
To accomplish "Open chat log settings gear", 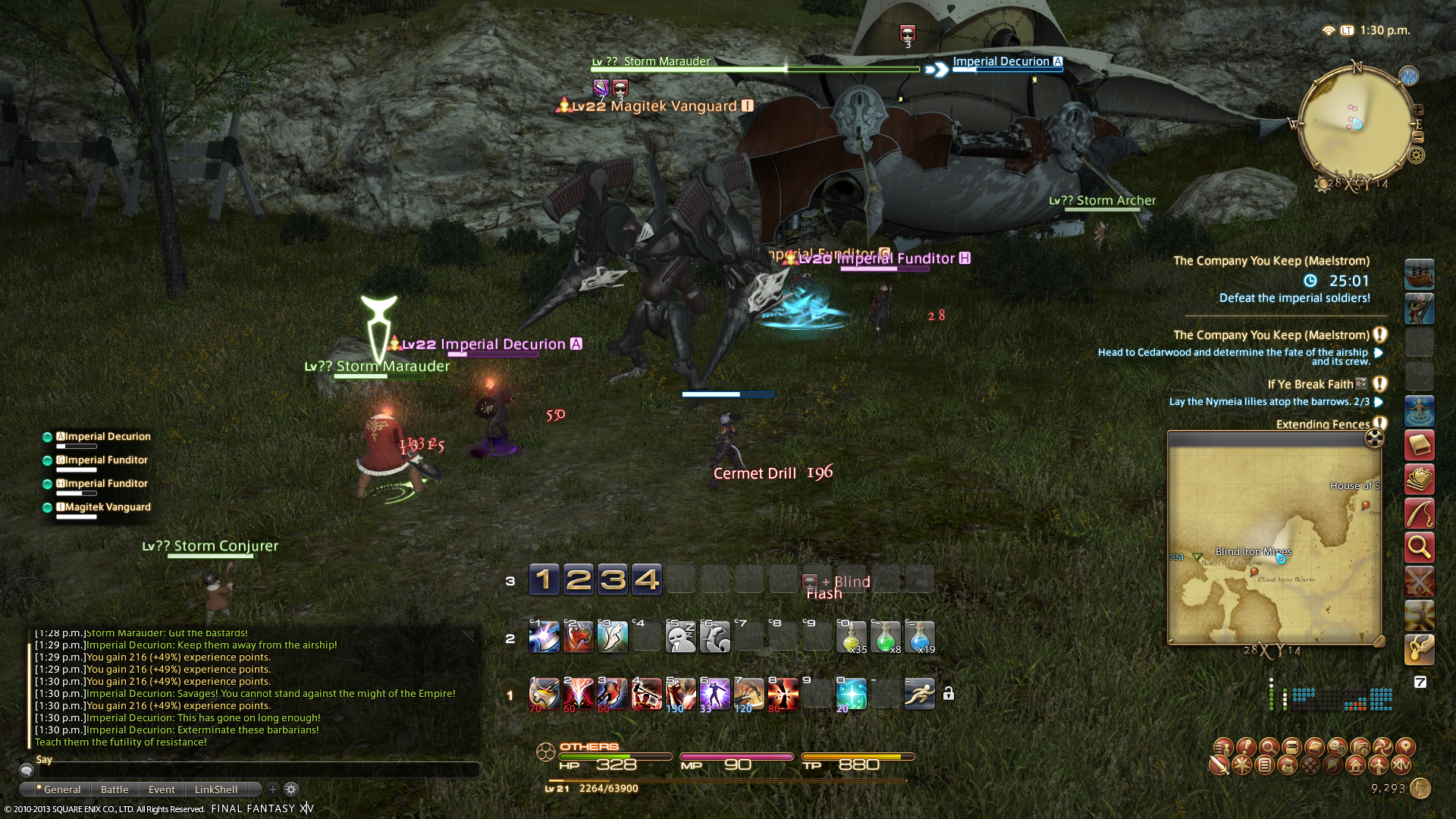I will click(x=291, y=789).
